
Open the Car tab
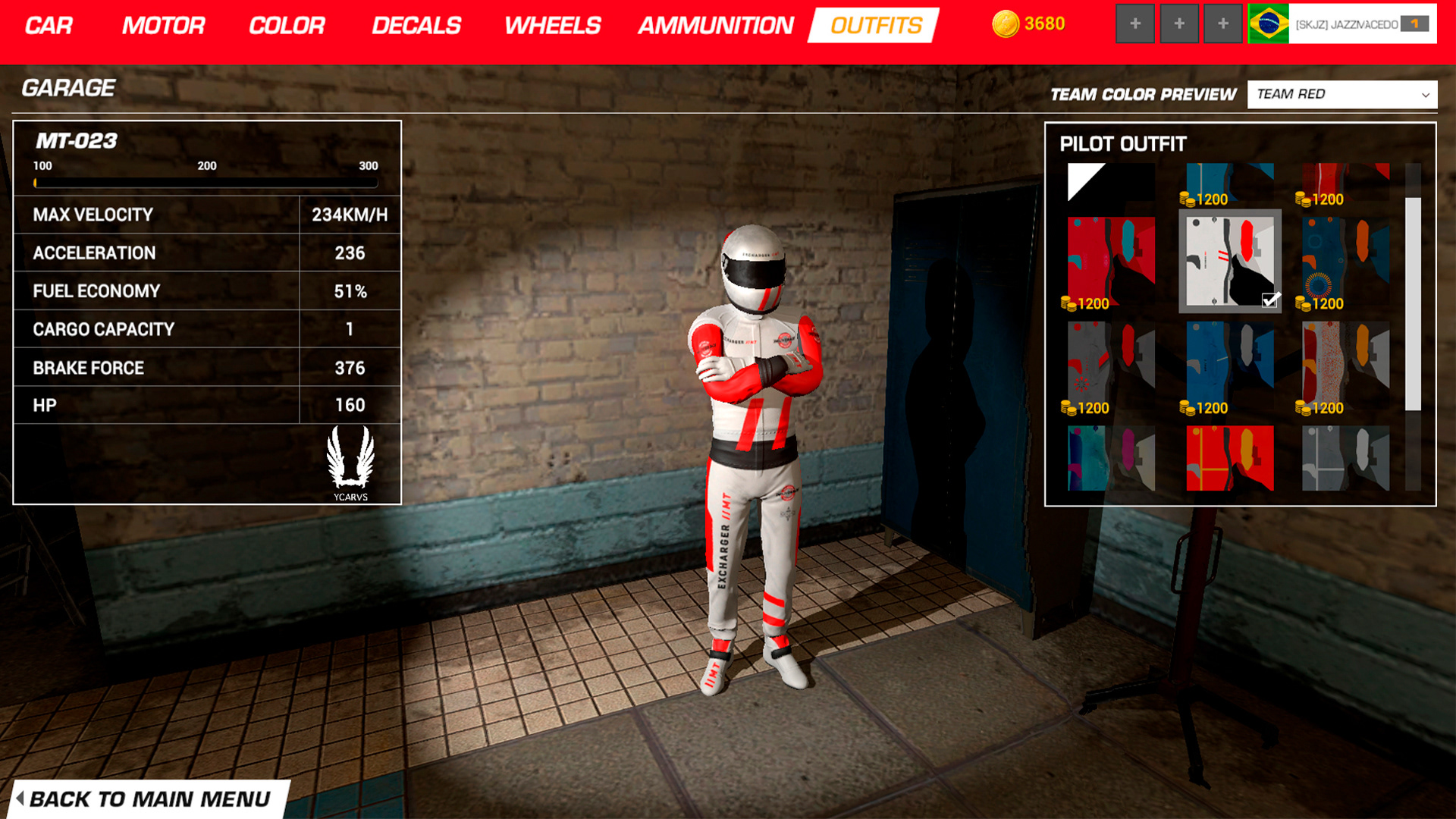point(49,26)
